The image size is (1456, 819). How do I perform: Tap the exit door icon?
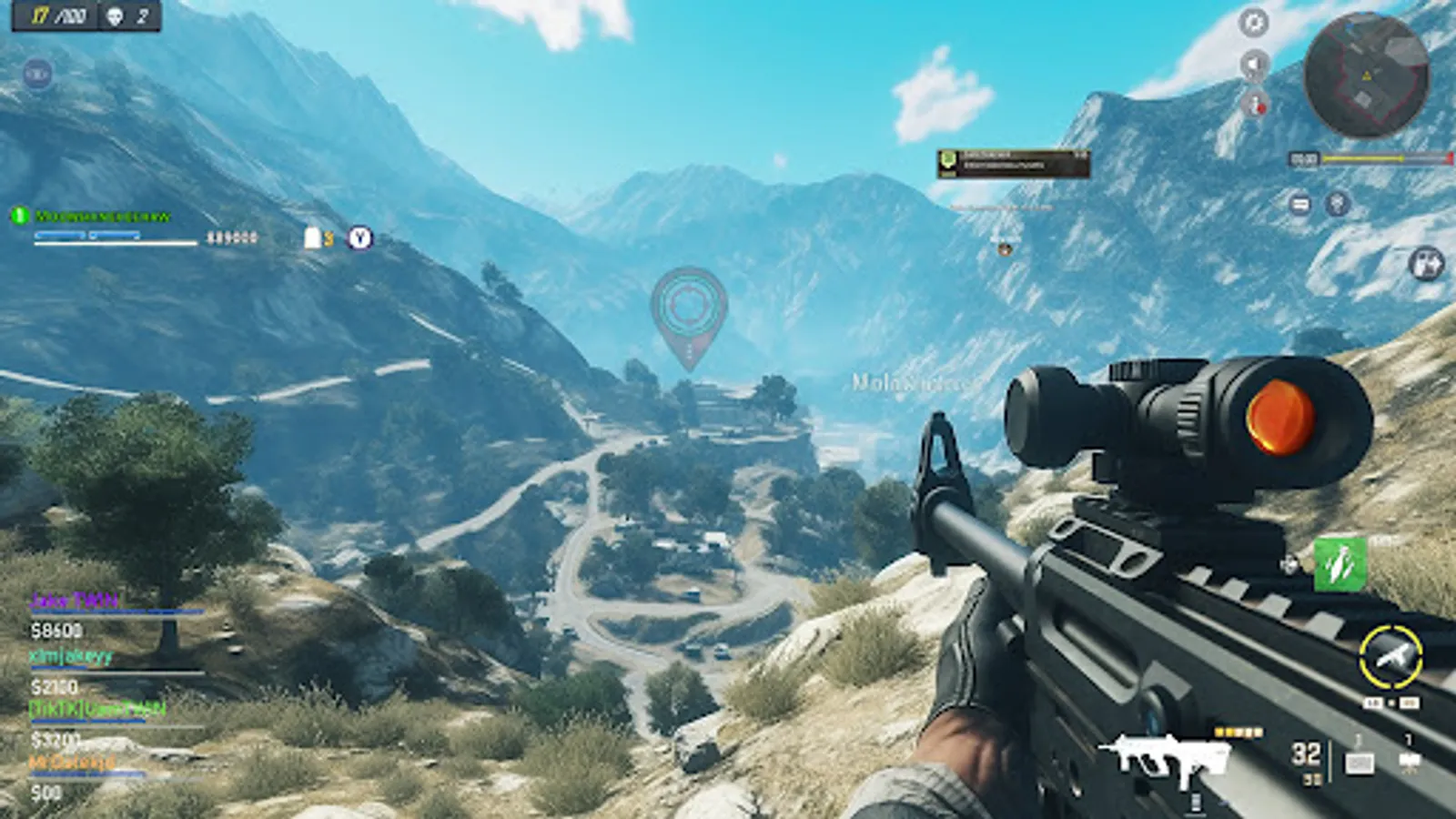(x=1426, y=264)
